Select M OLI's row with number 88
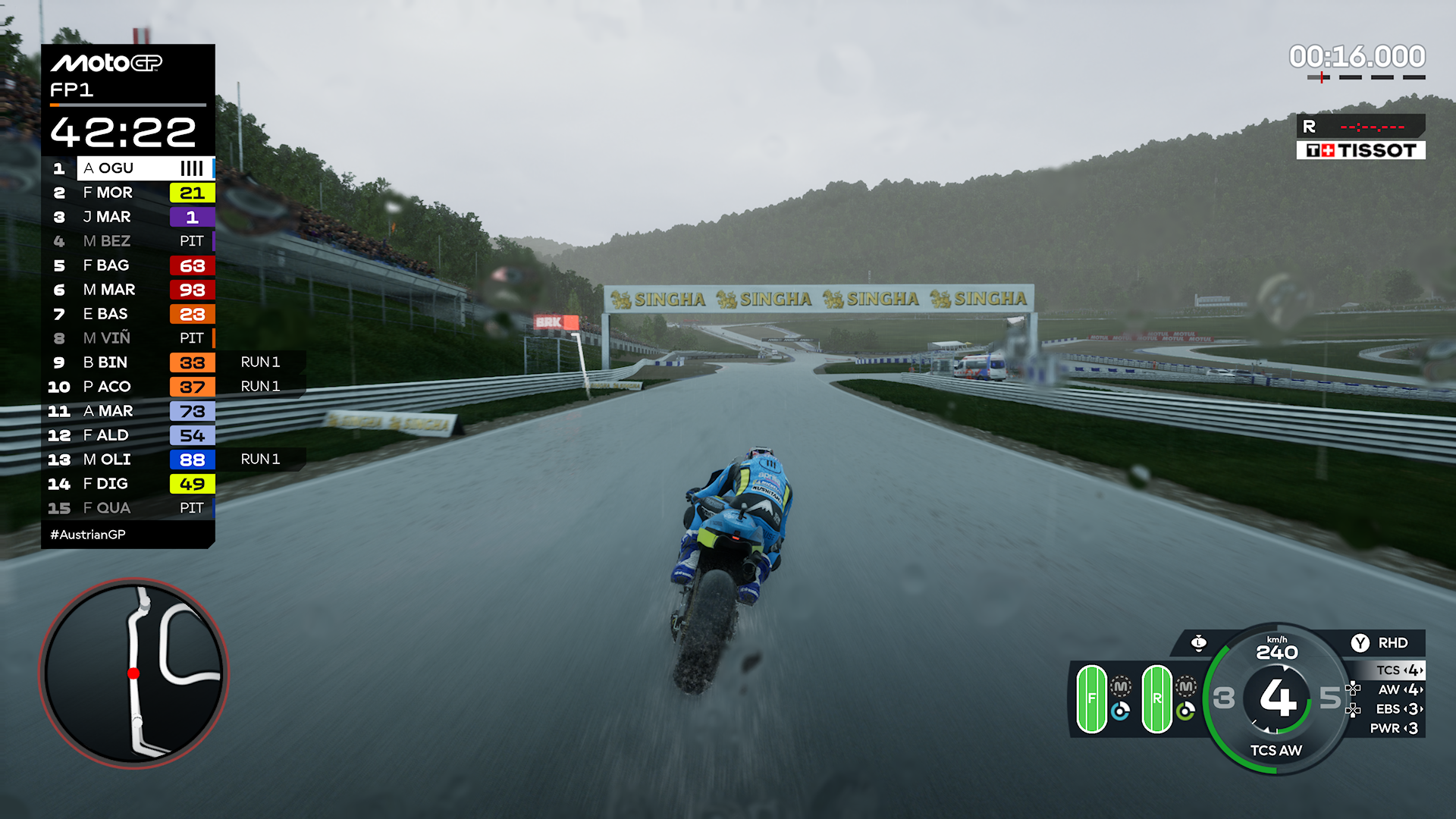Image resolution: width=1456 pixels, height=819 pixels. 129,460
